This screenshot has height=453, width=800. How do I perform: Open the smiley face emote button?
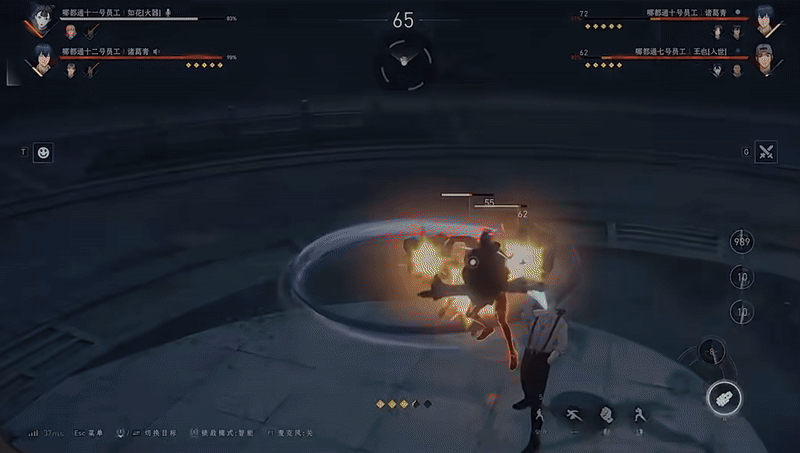pos(44,152)
